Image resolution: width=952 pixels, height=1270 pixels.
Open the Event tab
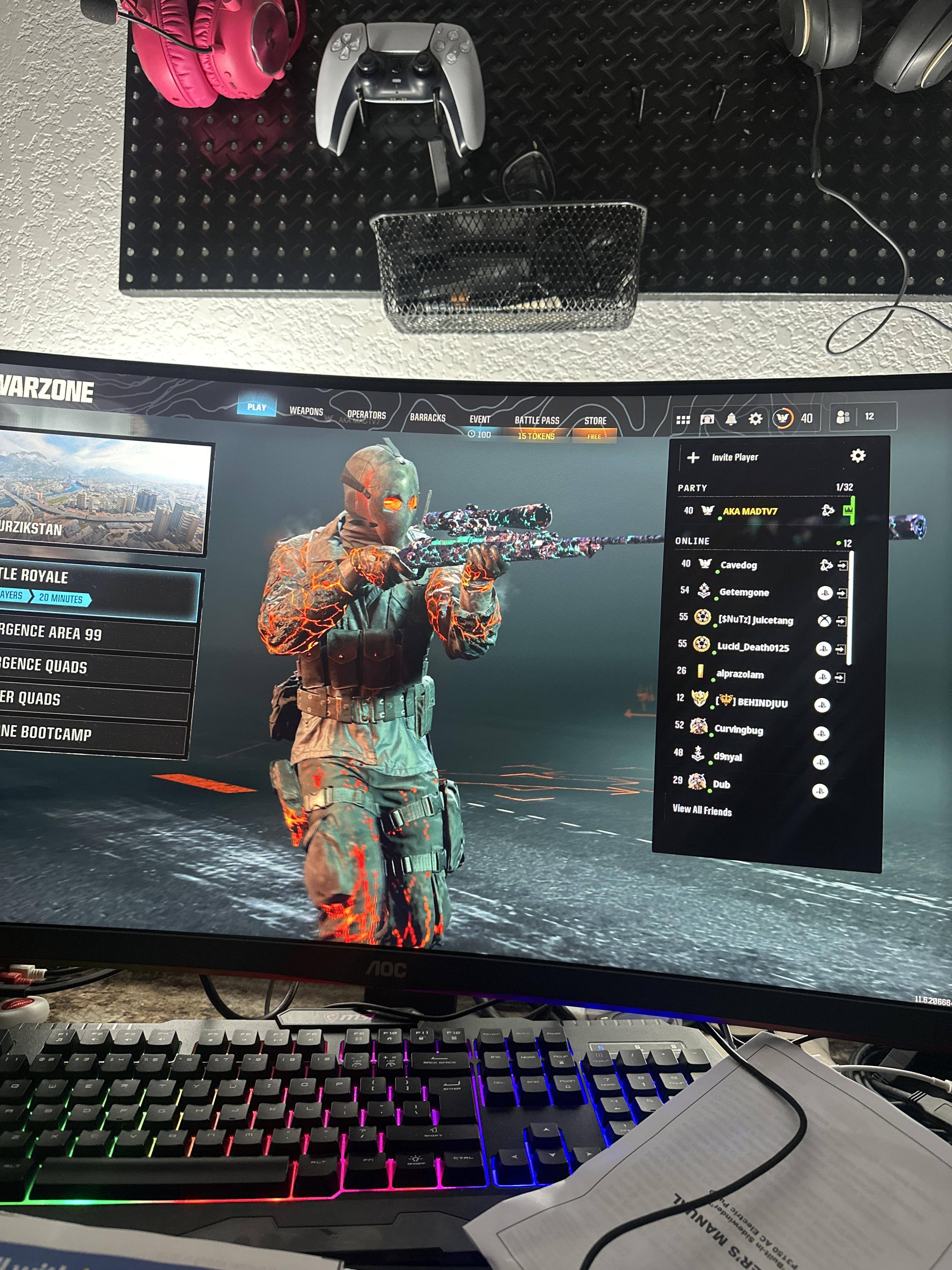click(480, 420)
